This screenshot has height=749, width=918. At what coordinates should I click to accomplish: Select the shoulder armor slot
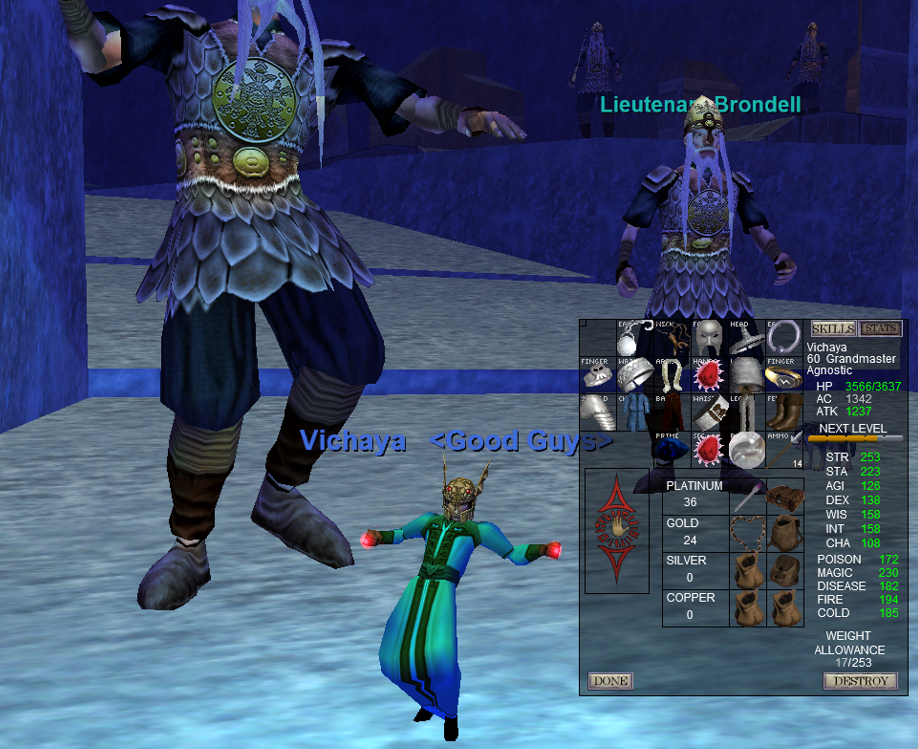(598, 412)
